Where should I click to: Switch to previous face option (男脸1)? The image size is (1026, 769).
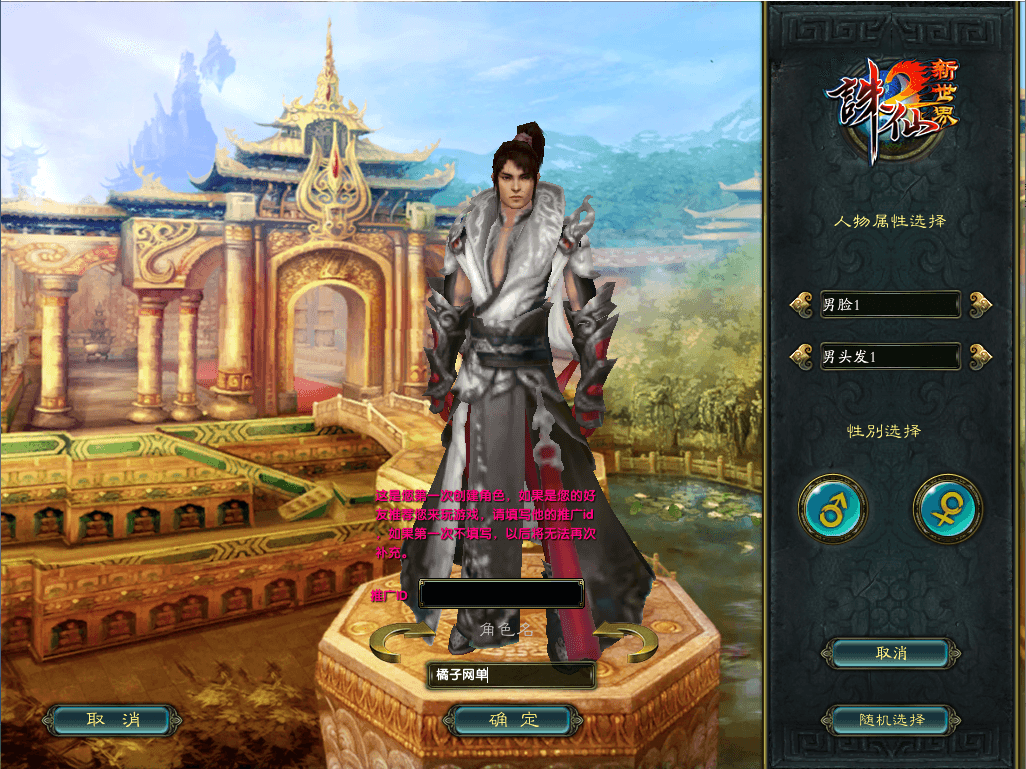pyautogui.click(x=801, y=304)
